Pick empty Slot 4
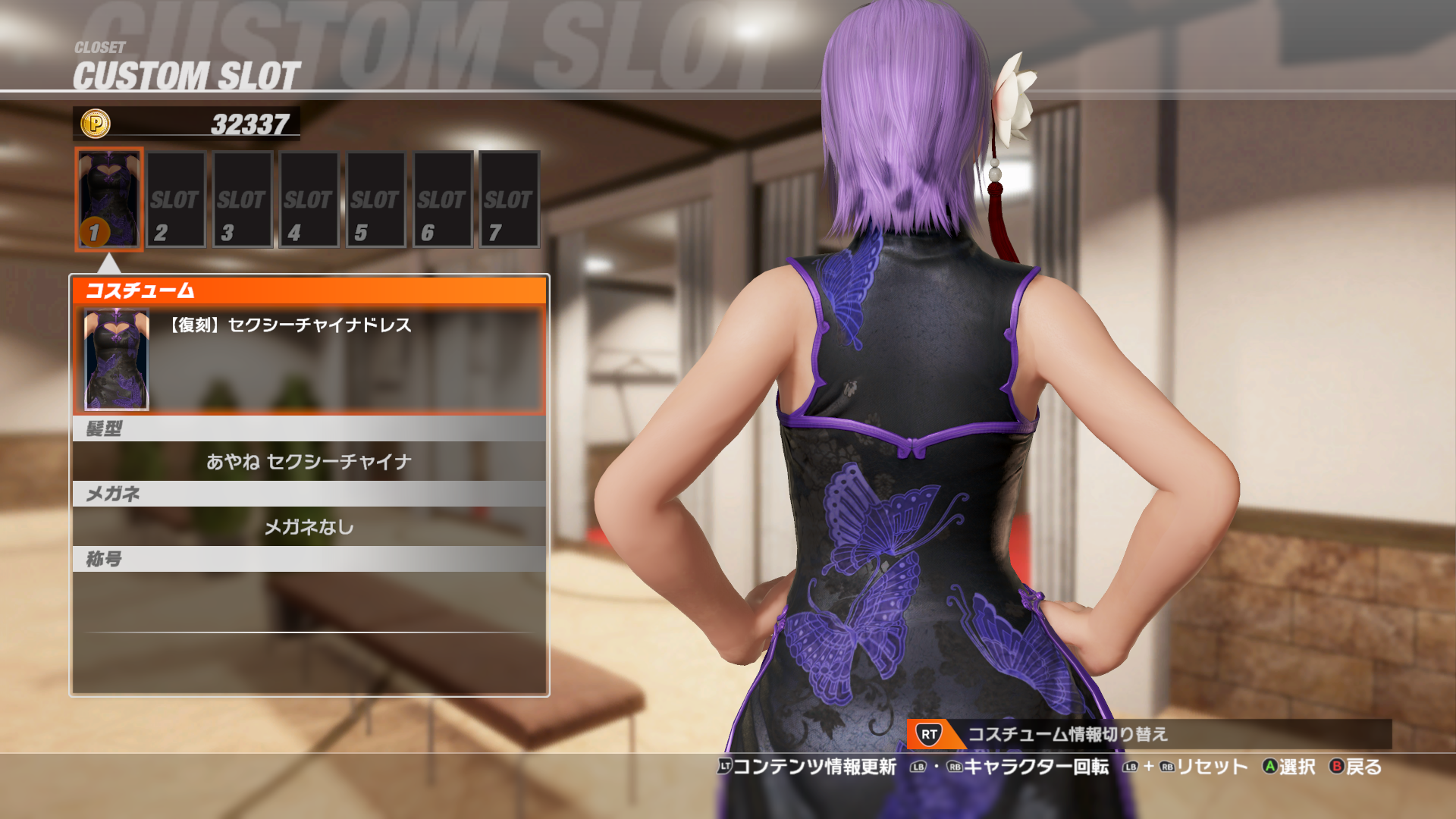 pyautogui.click(x=309, y=199)
